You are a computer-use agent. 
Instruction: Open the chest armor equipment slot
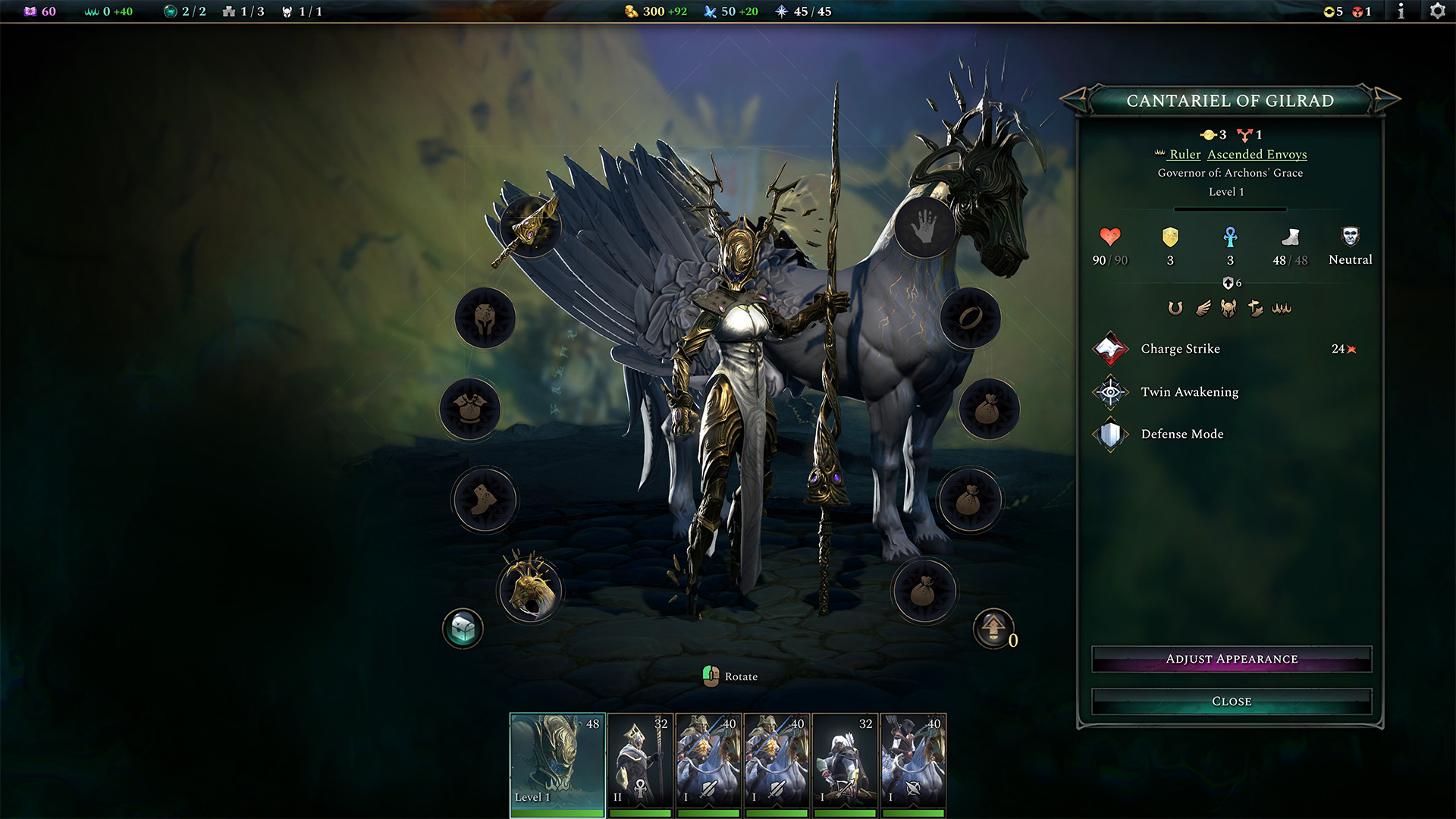click(471, 409)
